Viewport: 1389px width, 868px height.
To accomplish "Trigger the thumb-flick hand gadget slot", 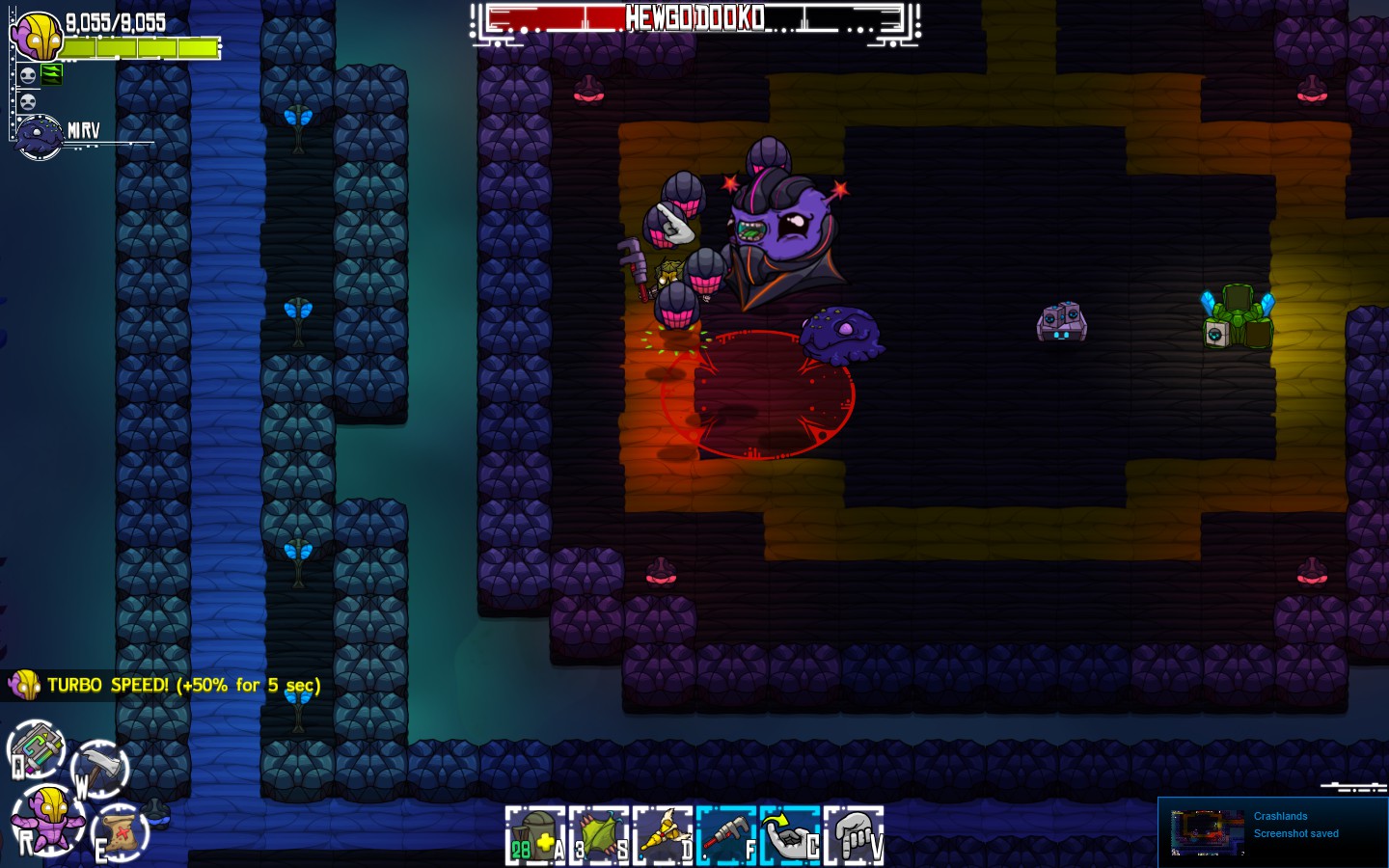I will pos(789,836).
